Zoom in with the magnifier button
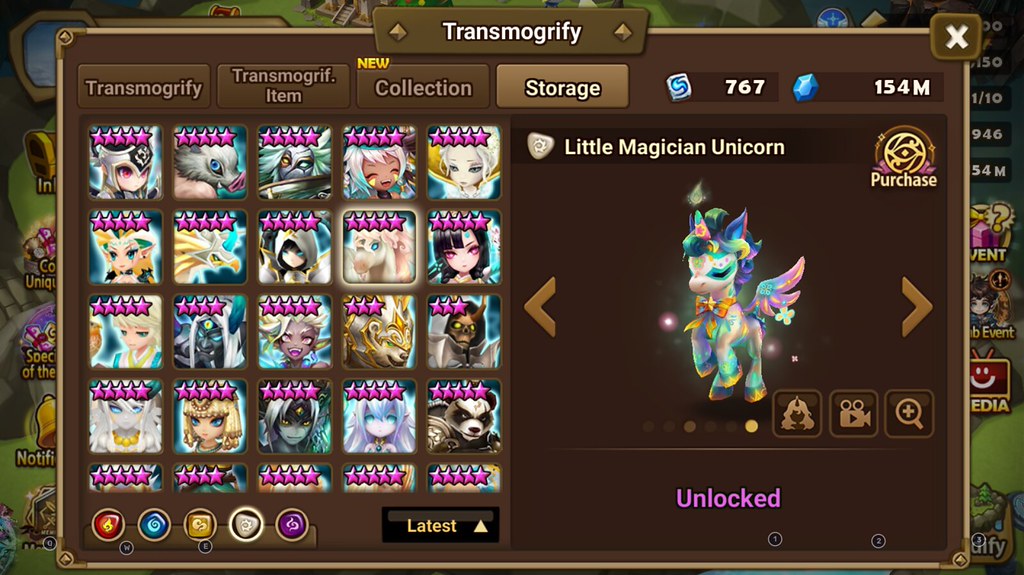 point(909,414)
